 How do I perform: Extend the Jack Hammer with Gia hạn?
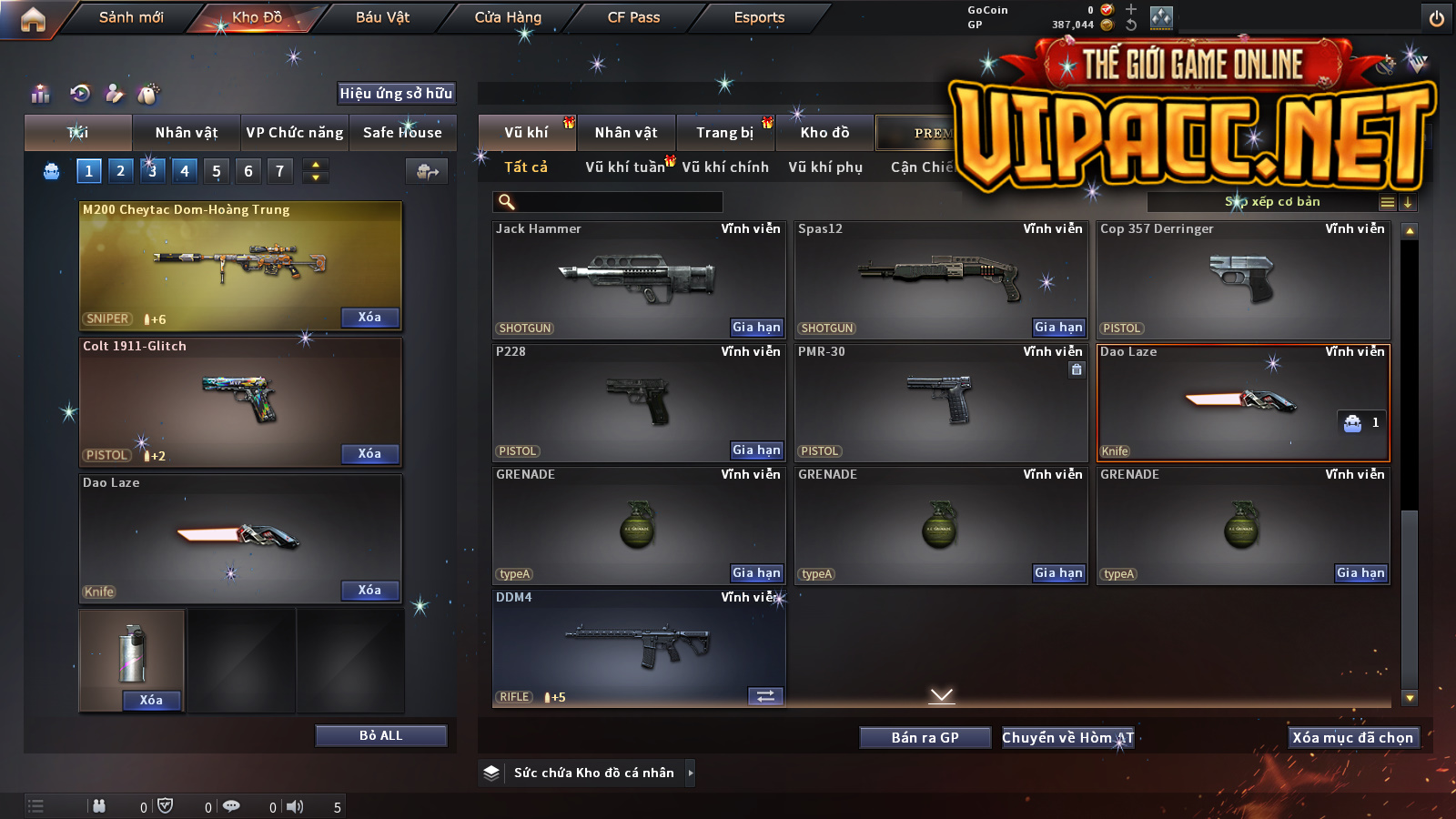[756, 327]
